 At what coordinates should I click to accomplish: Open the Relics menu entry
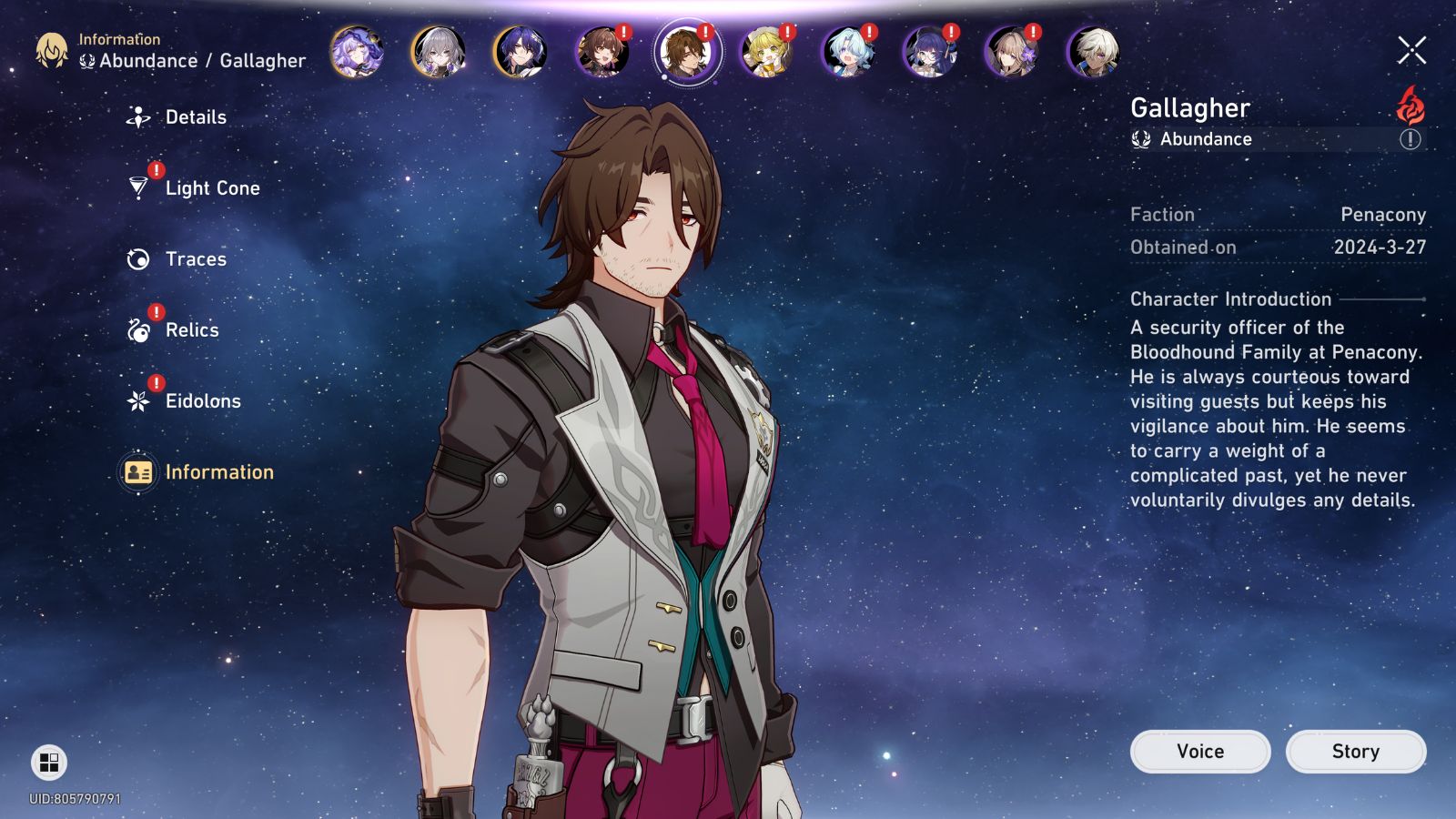(191, 330)
